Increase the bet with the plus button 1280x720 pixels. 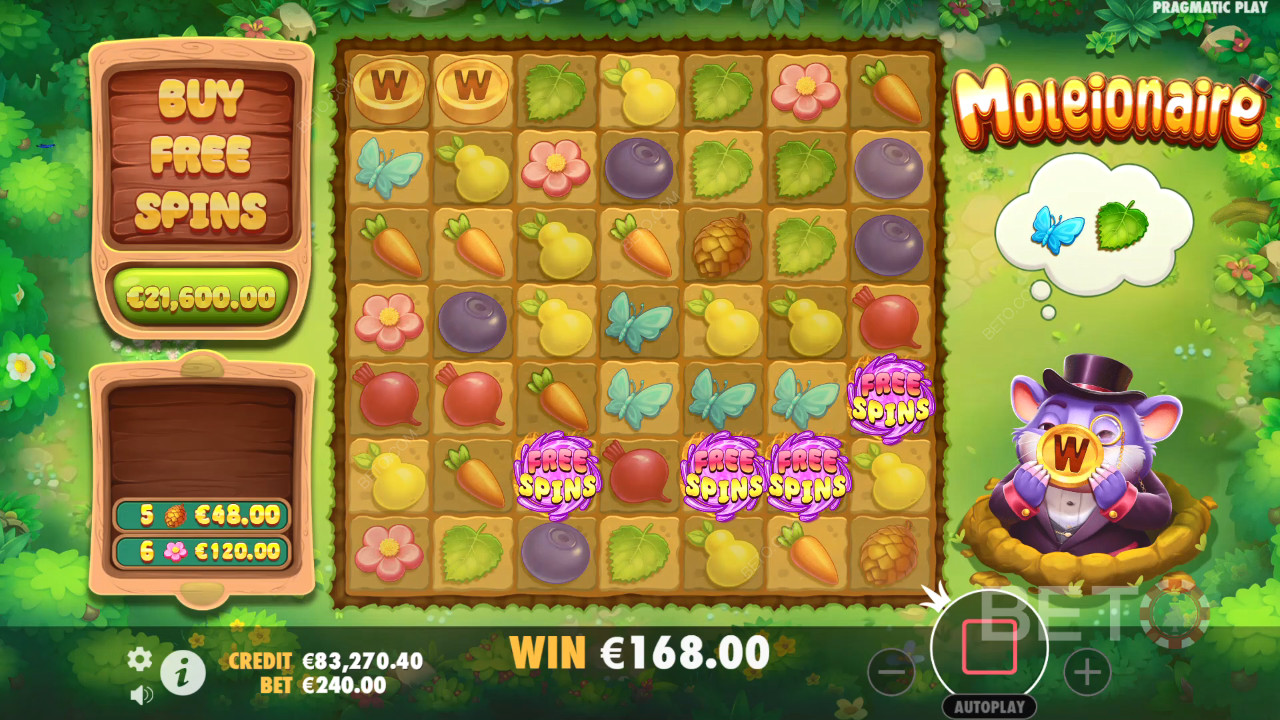coord(1087,672)
